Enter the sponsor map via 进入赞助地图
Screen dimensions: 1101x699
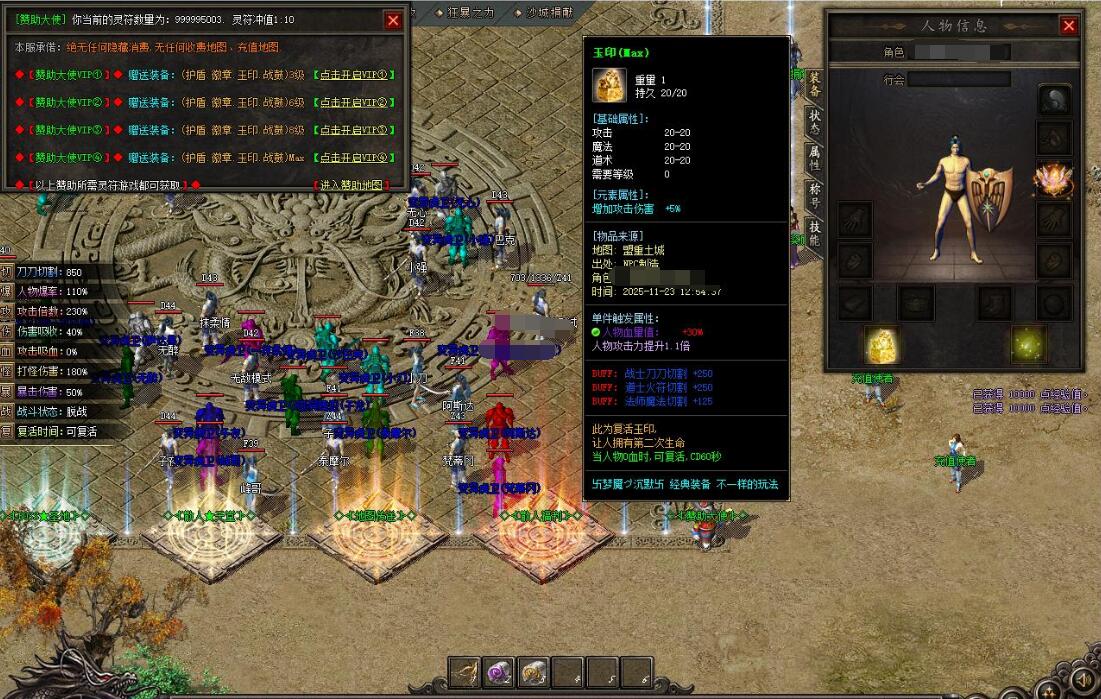coord(347,185)
